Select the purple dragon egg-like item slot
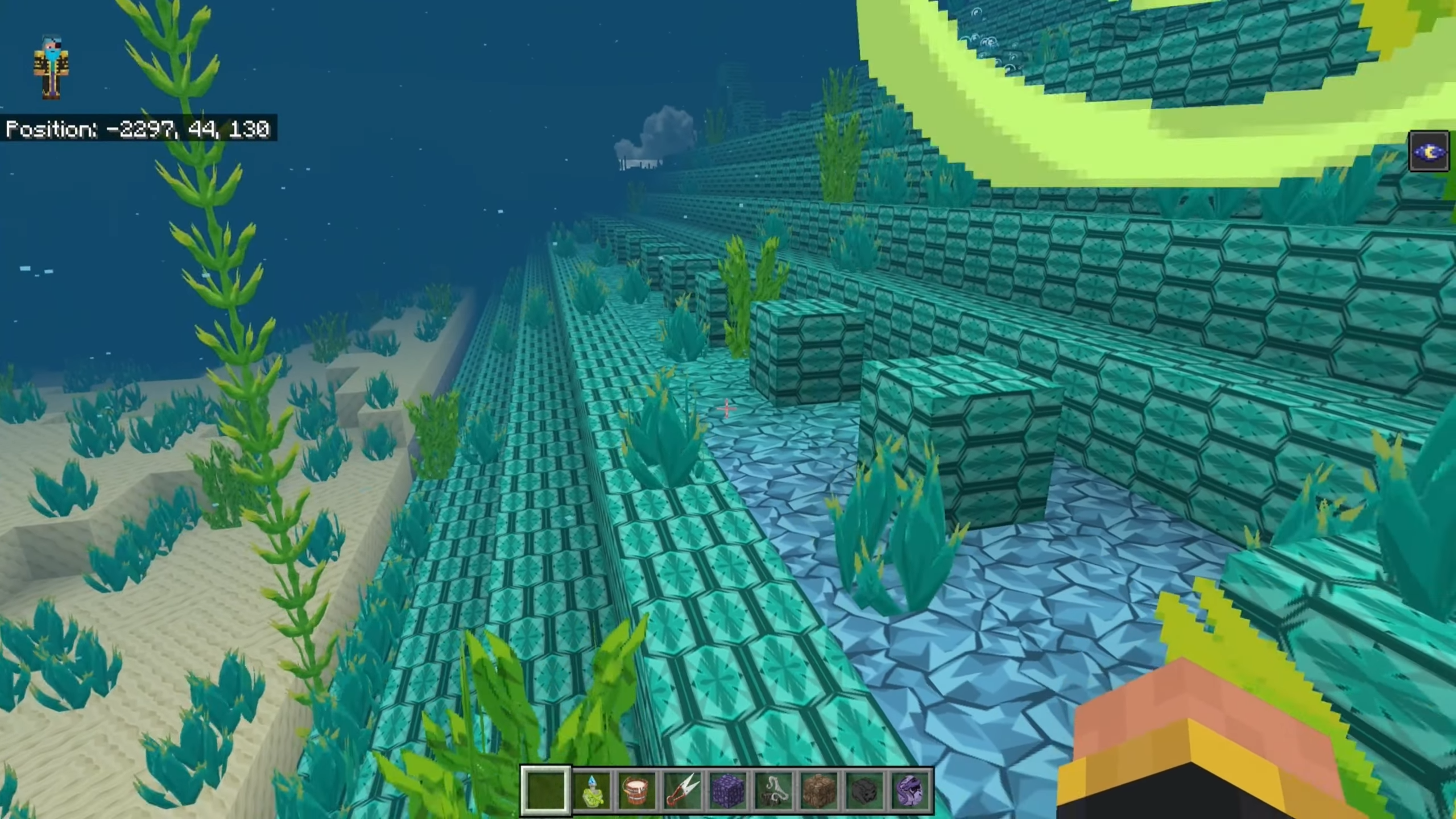1456x819 pixels. [x=910, y=791]
